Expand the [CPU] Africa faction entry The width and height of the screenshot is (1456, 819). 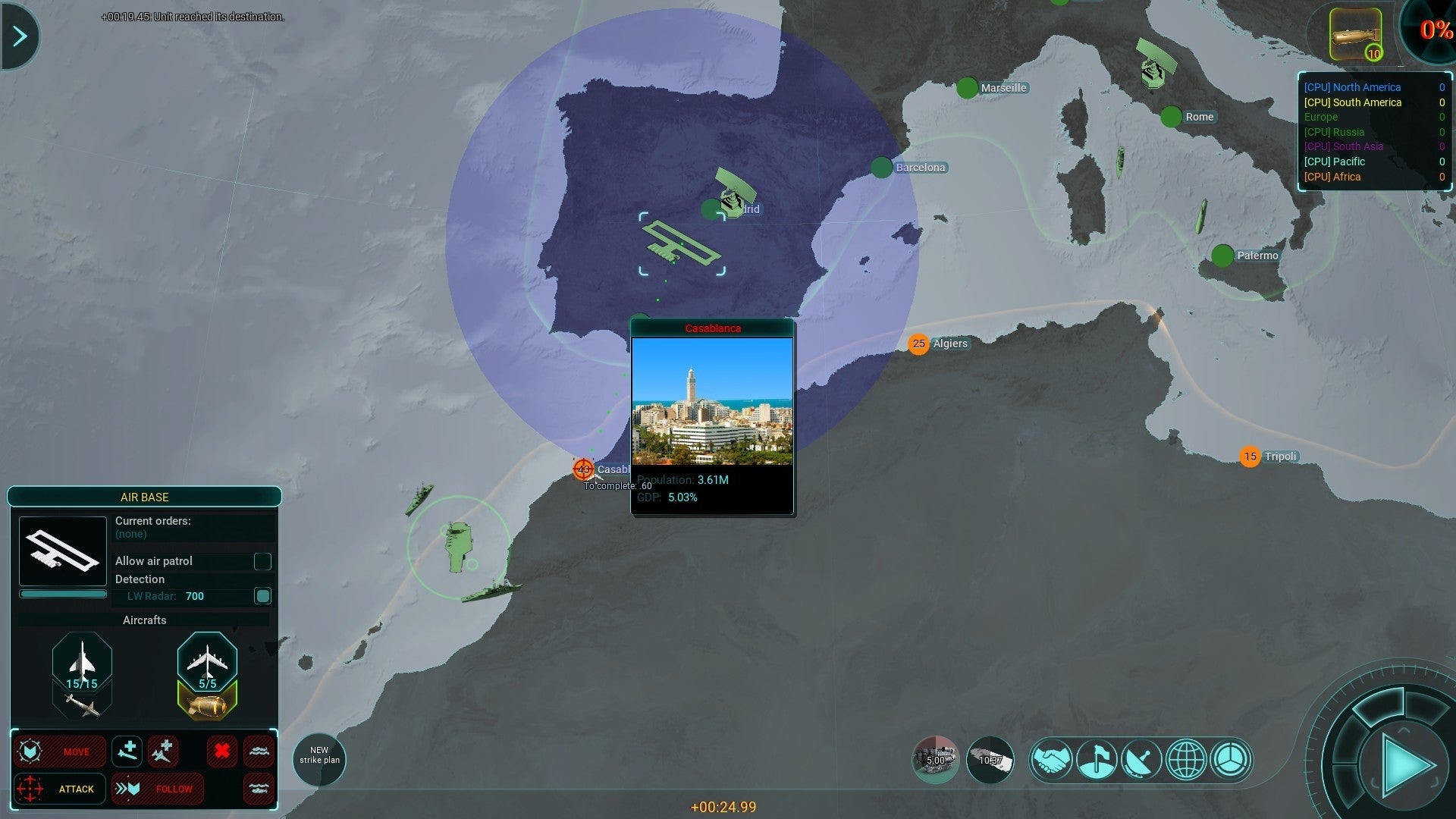pyautogui.click(x=1333, y=177)
